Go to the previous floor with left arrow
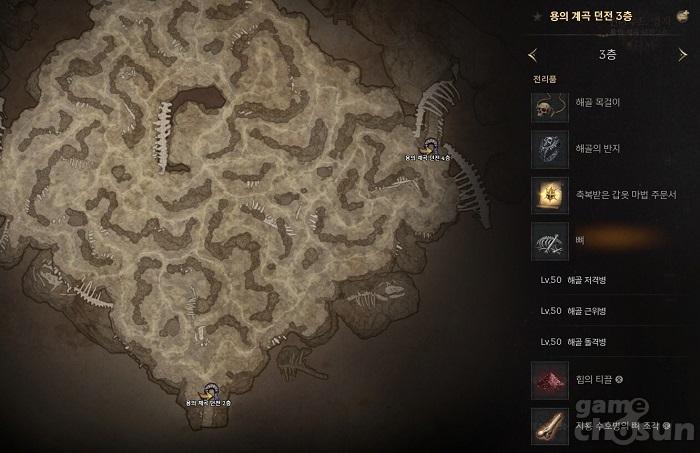 click(x=532, y=54)
